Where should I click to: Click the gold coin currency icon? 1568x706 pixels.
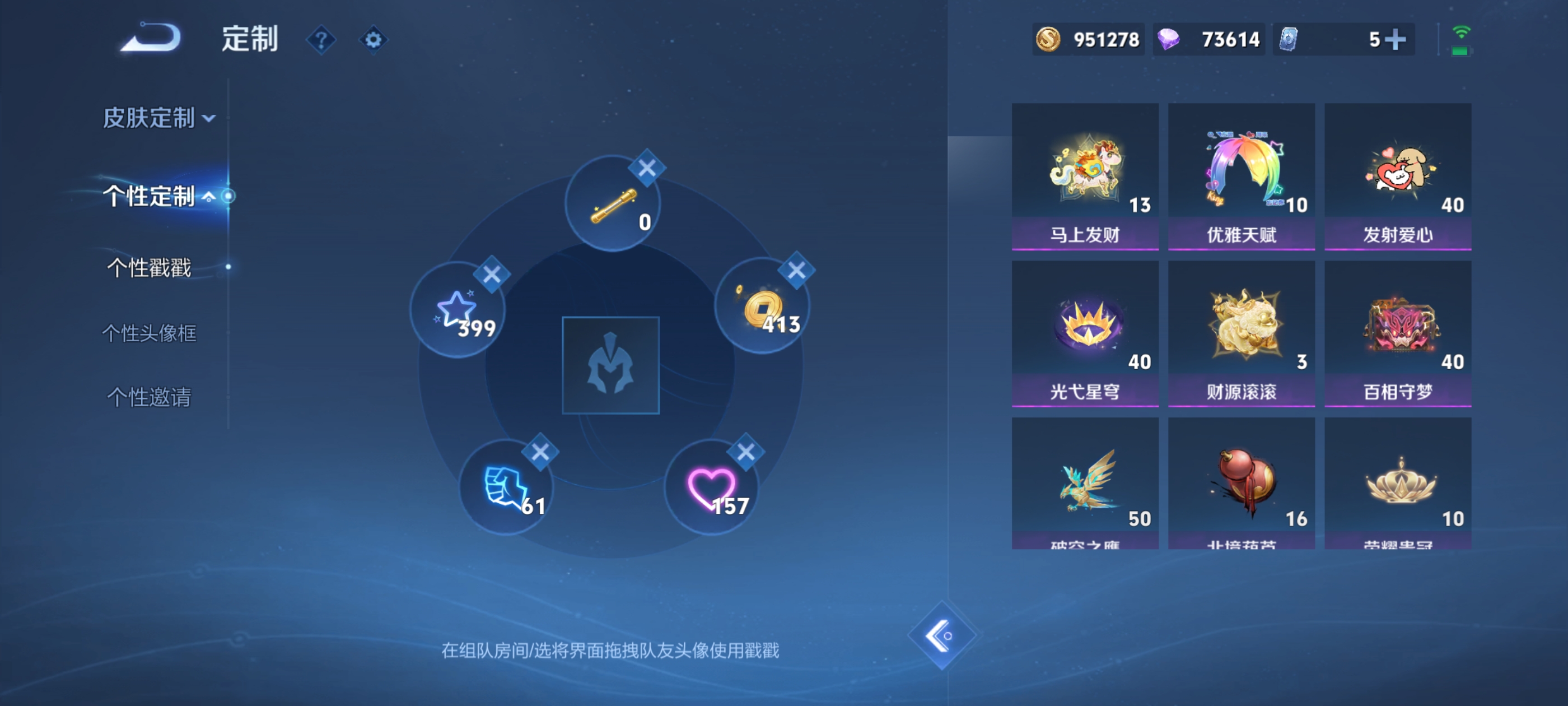(1048, 39)
